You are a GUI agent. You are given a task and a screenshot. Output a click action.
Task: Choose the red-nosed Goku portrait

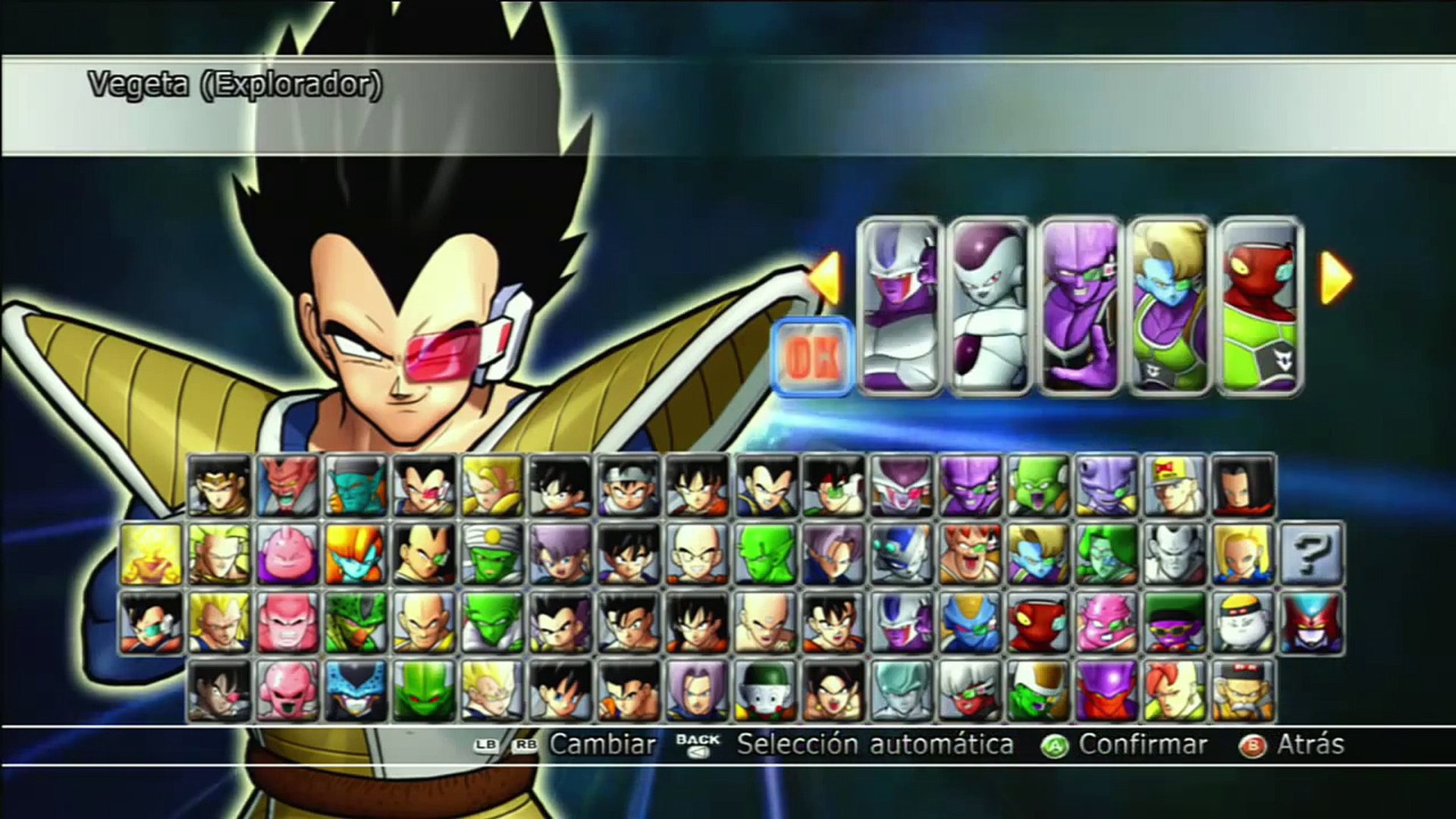219,691
